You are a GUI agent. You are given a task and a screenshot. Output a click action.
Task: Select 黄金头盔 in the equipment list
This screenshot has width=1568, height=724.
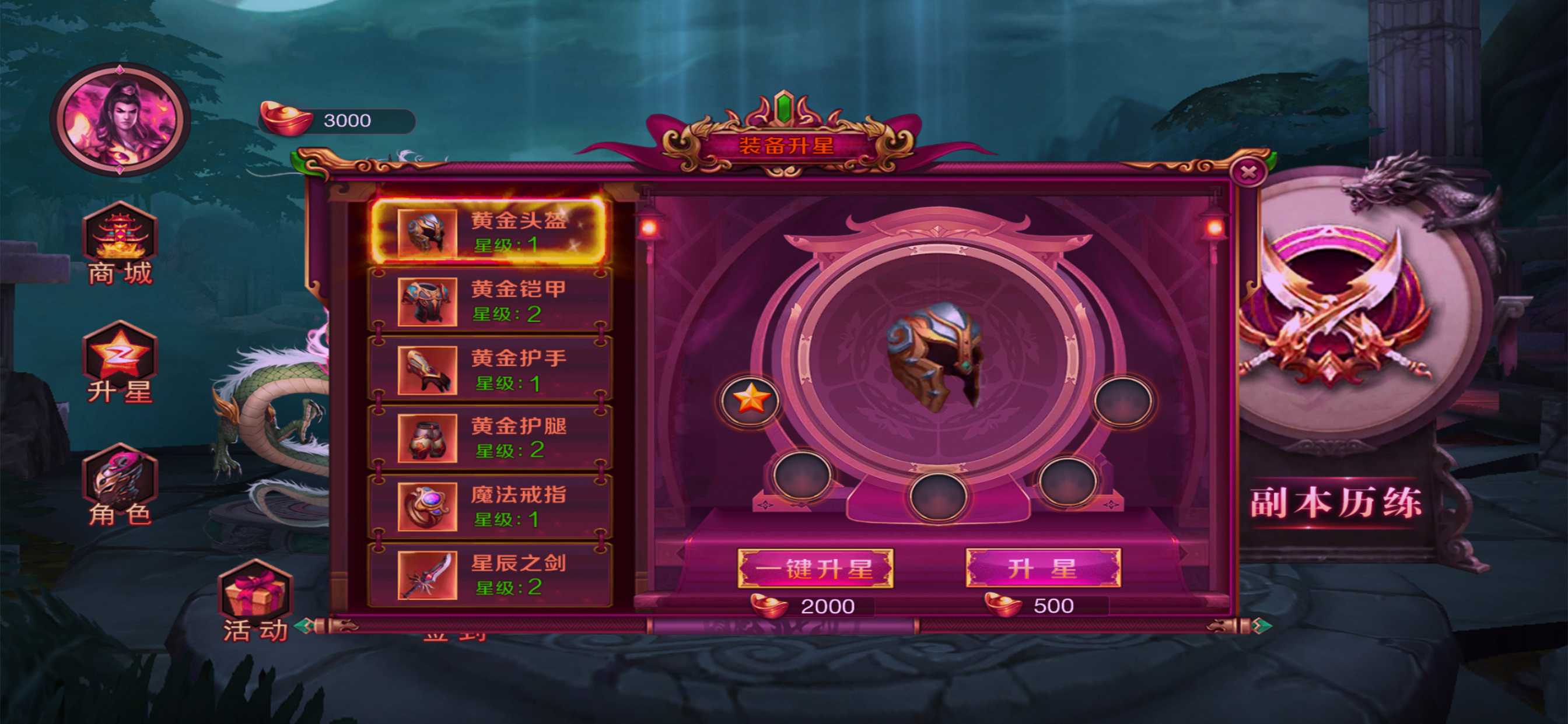(x=489, y=232)
